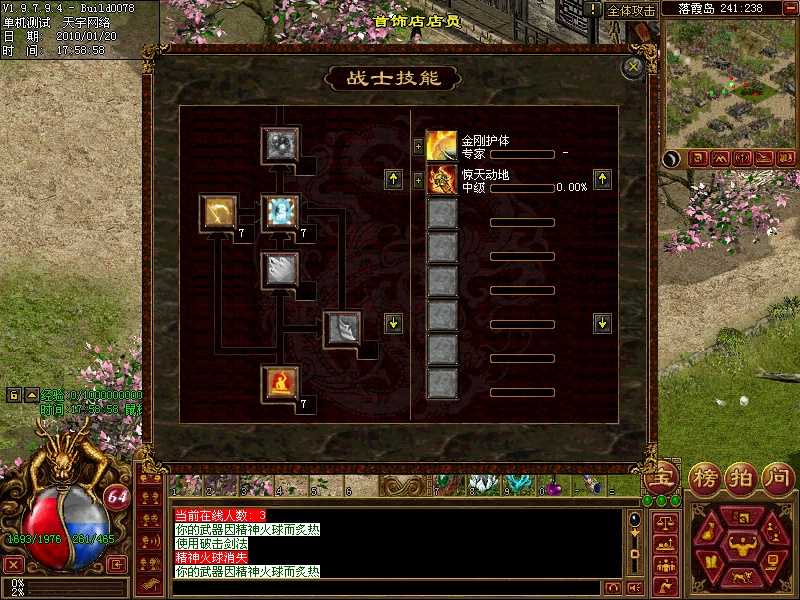Open the 拍 auction button
This screenshot has height=600, width=800.
[743, 476]
